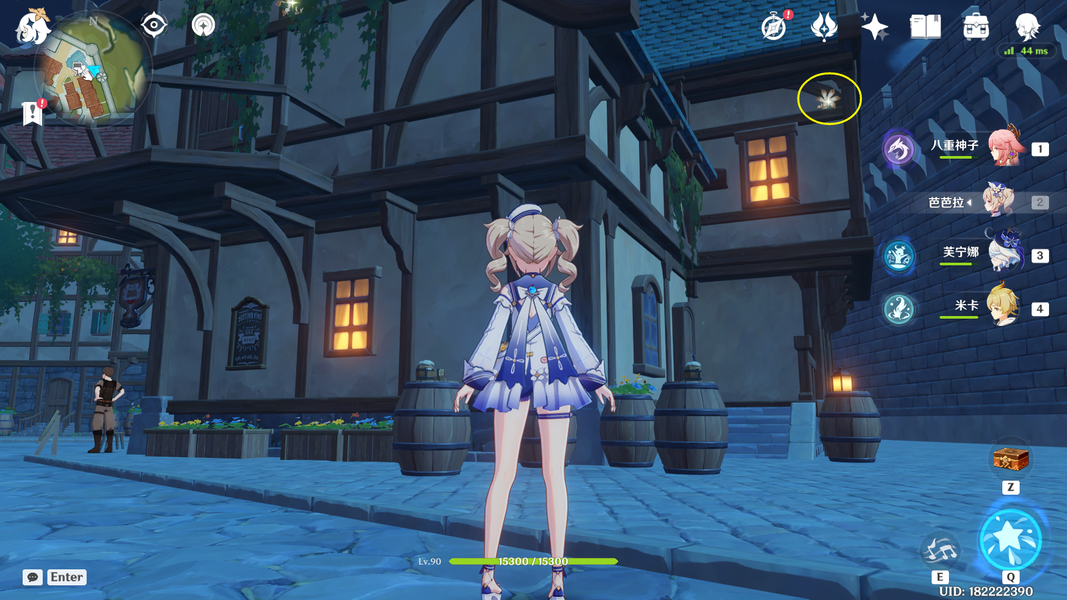
Task: Open the Battle Pass winged icon
Action: pyautogui.click(x=823, y=27)
